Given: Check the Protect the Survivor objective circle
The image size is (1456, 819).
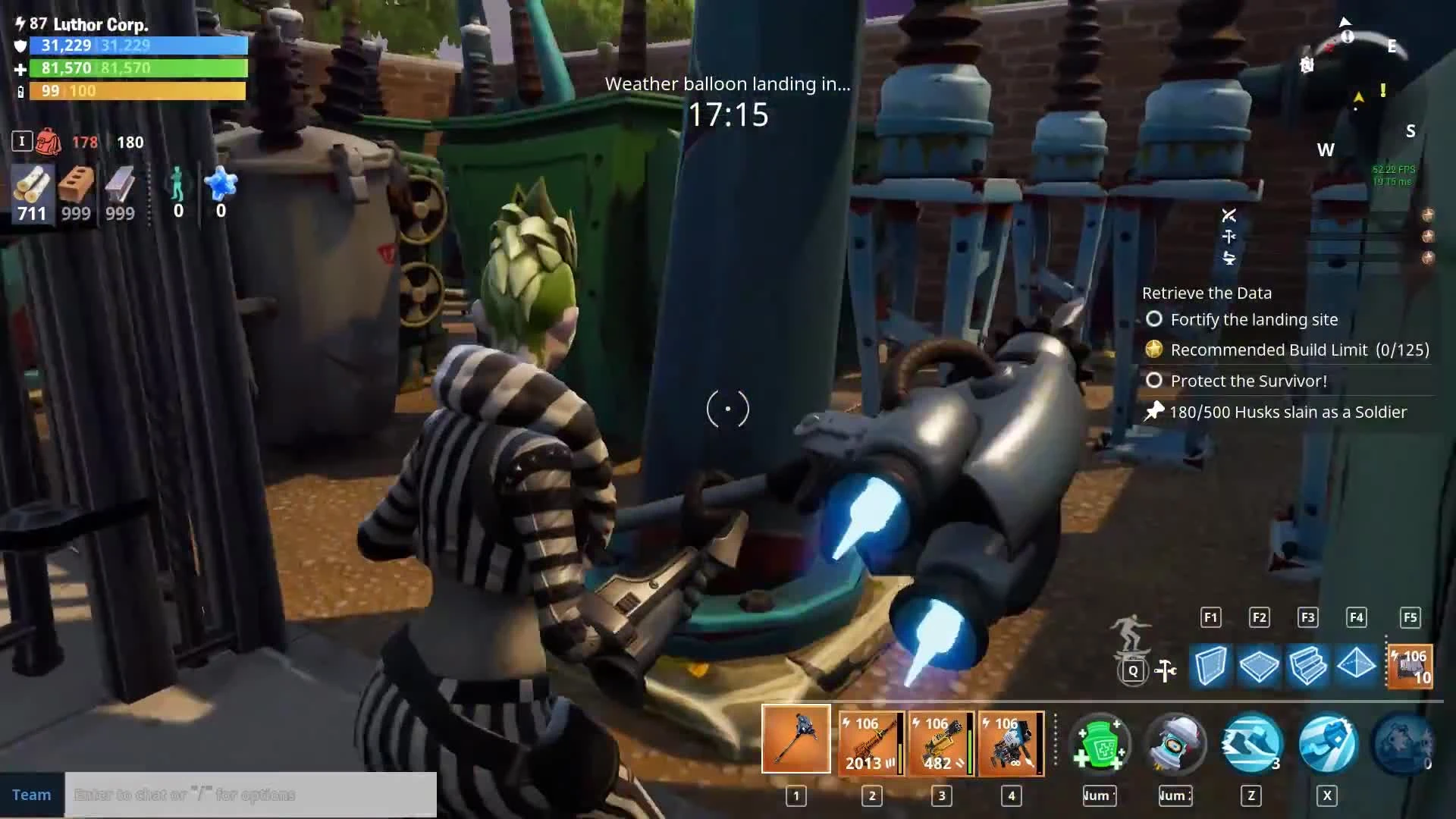Looking at the screenshot, I should [x=1155, y=381].
